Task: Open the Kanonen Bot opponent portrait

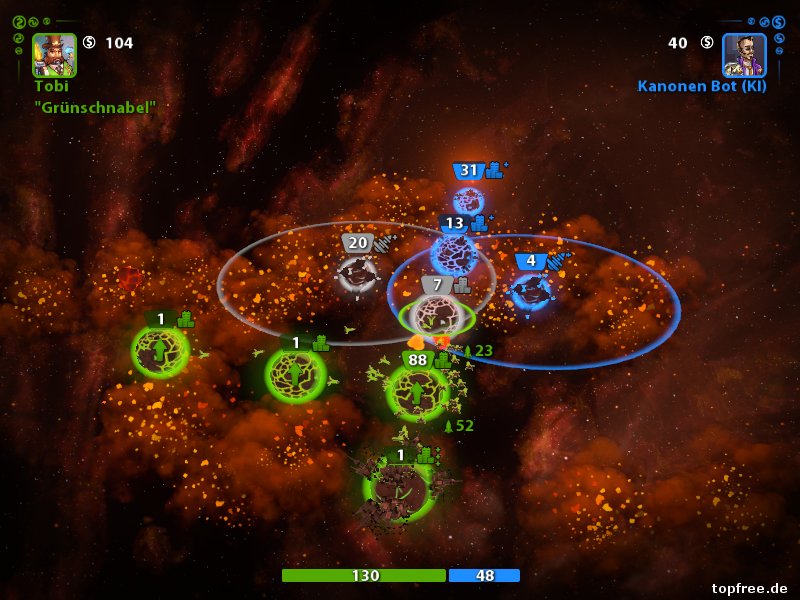Action: pos(744,55)
